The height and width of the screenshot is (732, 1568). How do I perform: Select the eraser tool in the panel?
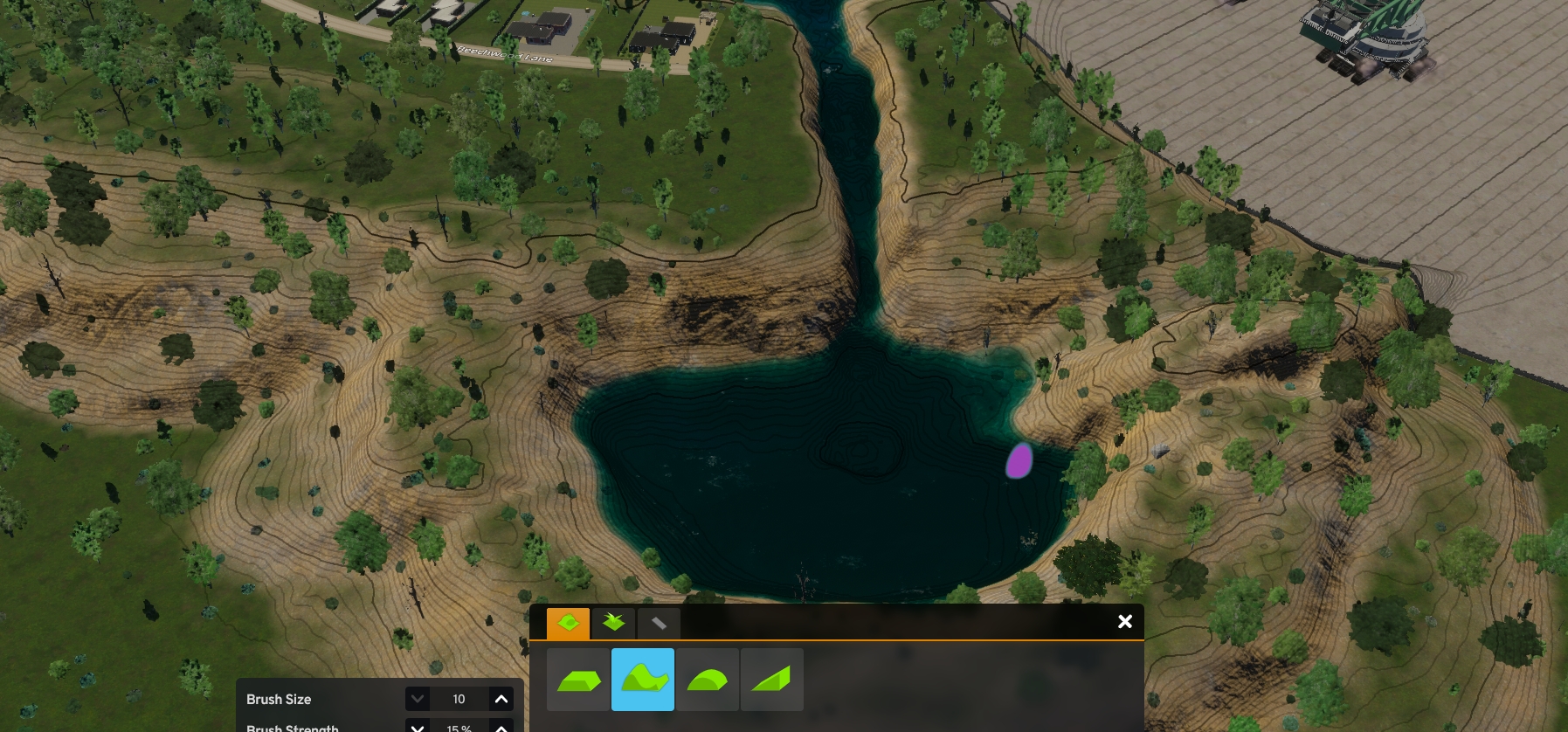pyautogui.click(x=660, y=623)
